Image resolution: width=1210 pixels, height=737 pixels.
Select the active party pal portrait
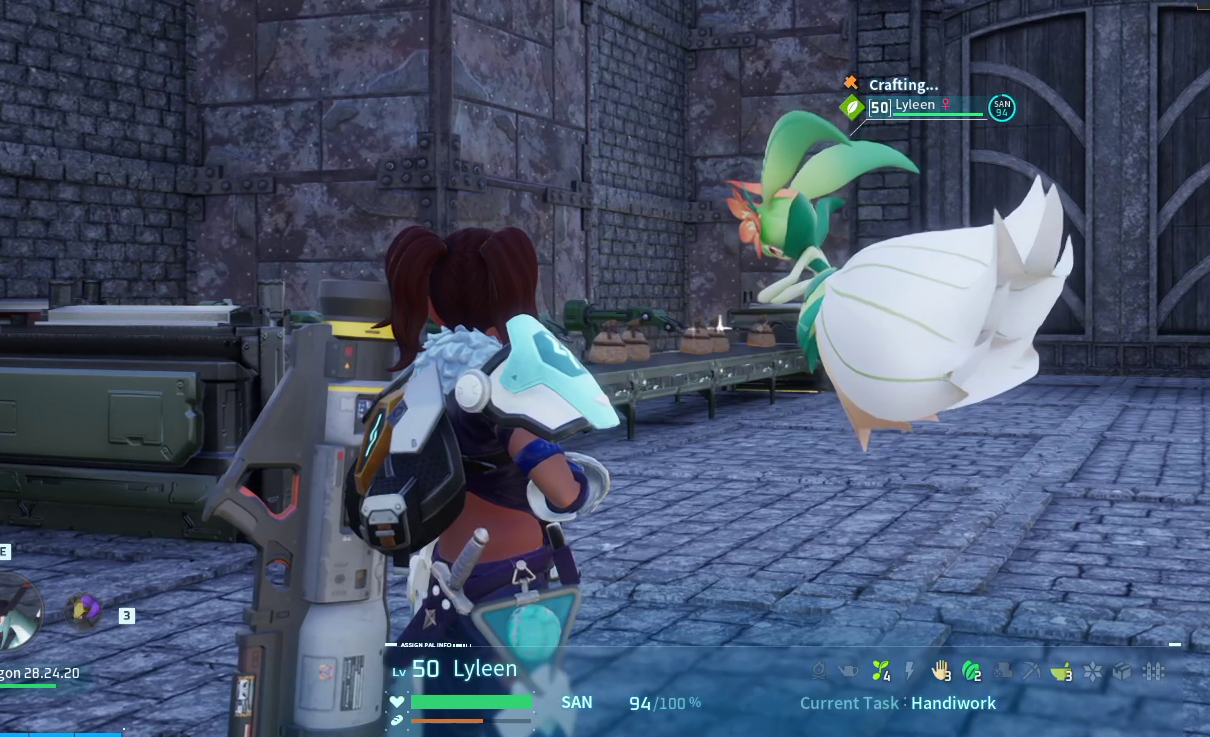click(x=18, y=612)
